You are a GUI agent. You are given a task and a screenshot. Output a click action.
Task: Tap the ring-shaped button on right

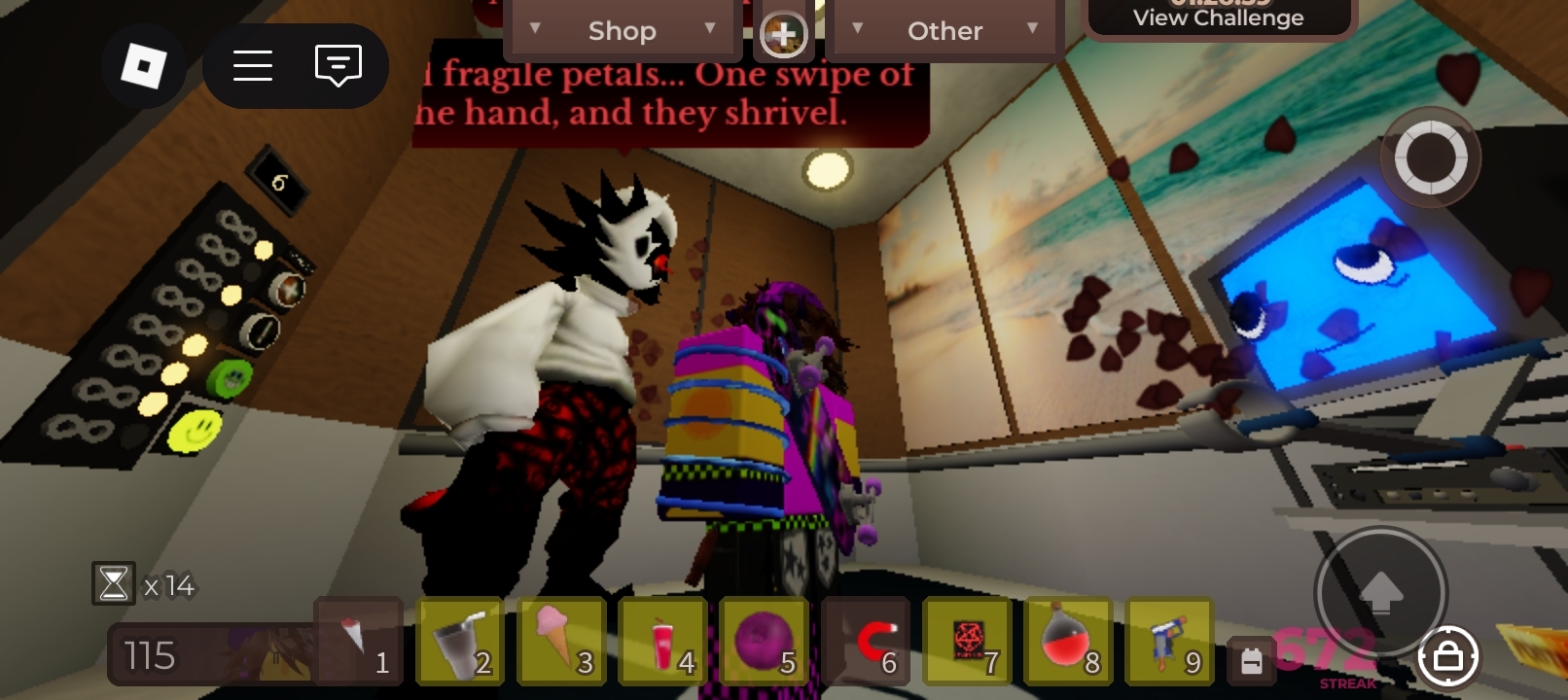tap(1430, 157)
